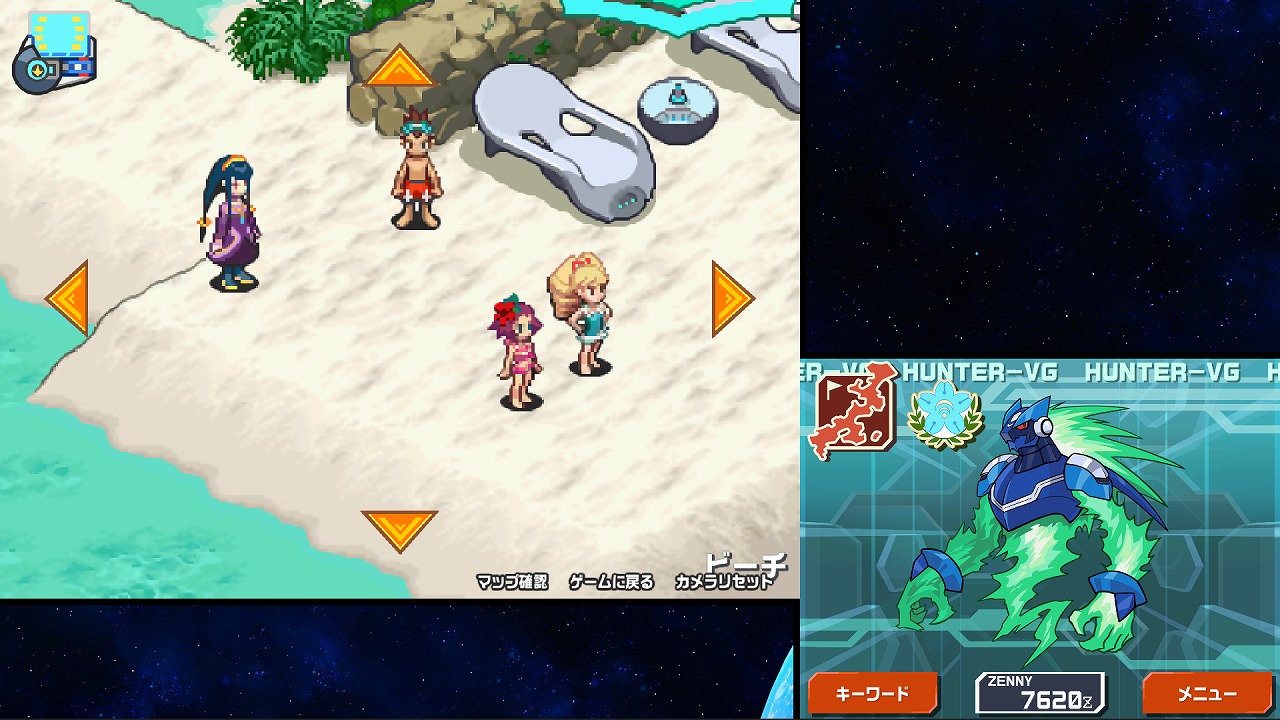Pan the camera with the left arrow
This screenshot has width=1280, height=720.
pos(69,297)
